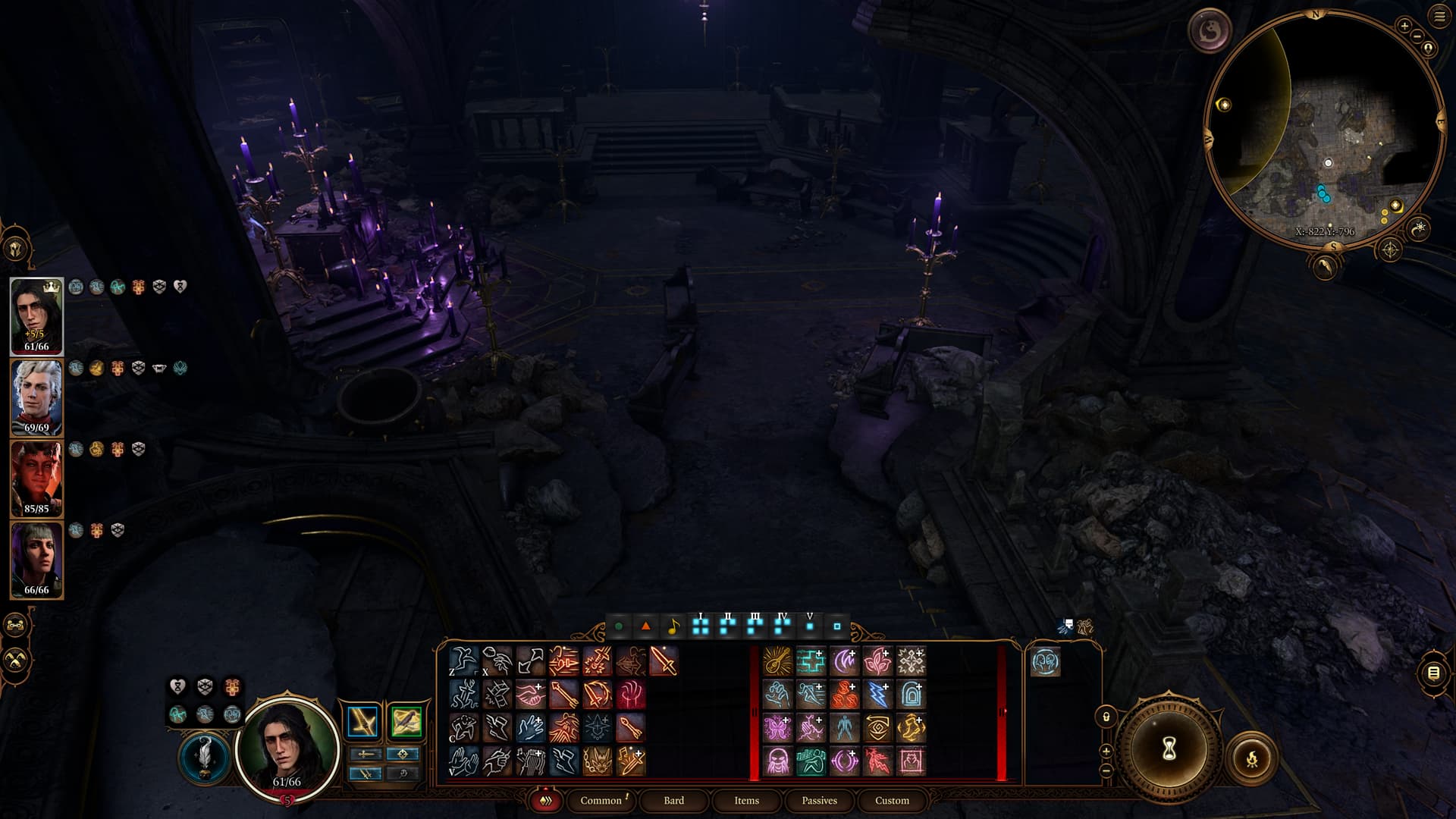Switch to the Bard hotbar tab
Image resolution: width=1456 pixels, height=819 pixels.
(673, 800)
